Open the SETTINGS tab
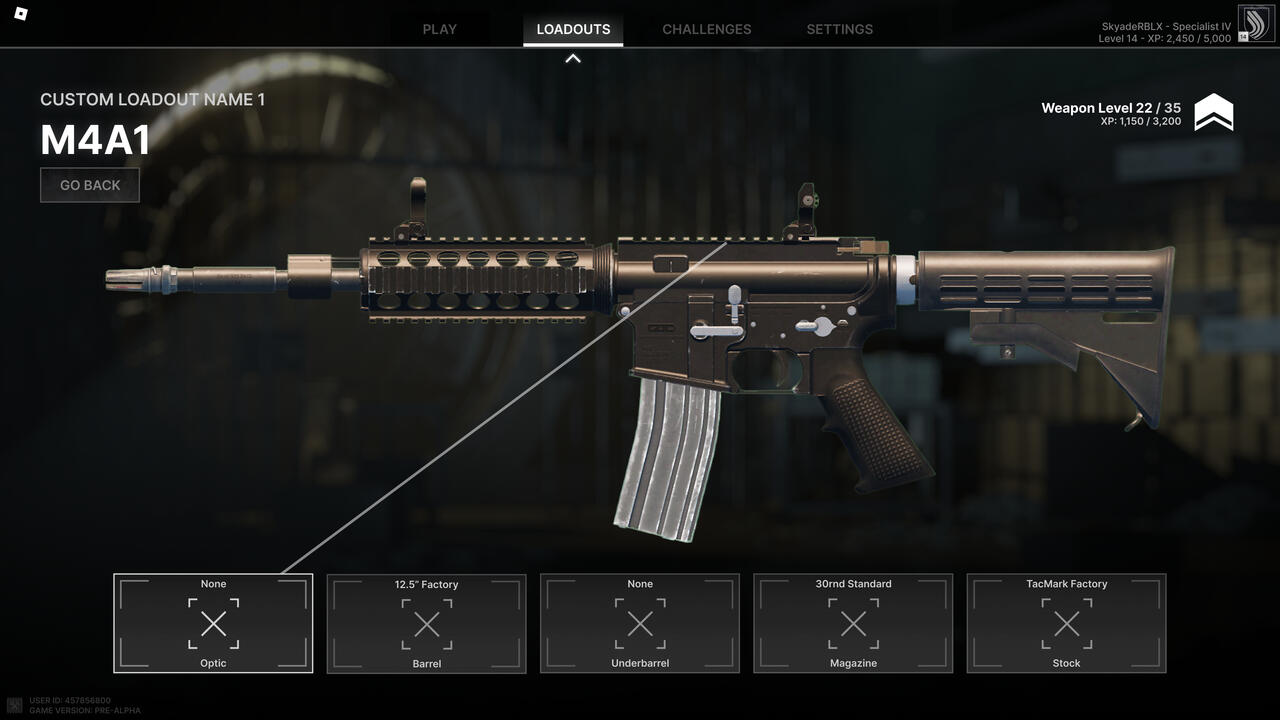The height and width of the screenshot is (720, 1280). [x=839, y=29]
